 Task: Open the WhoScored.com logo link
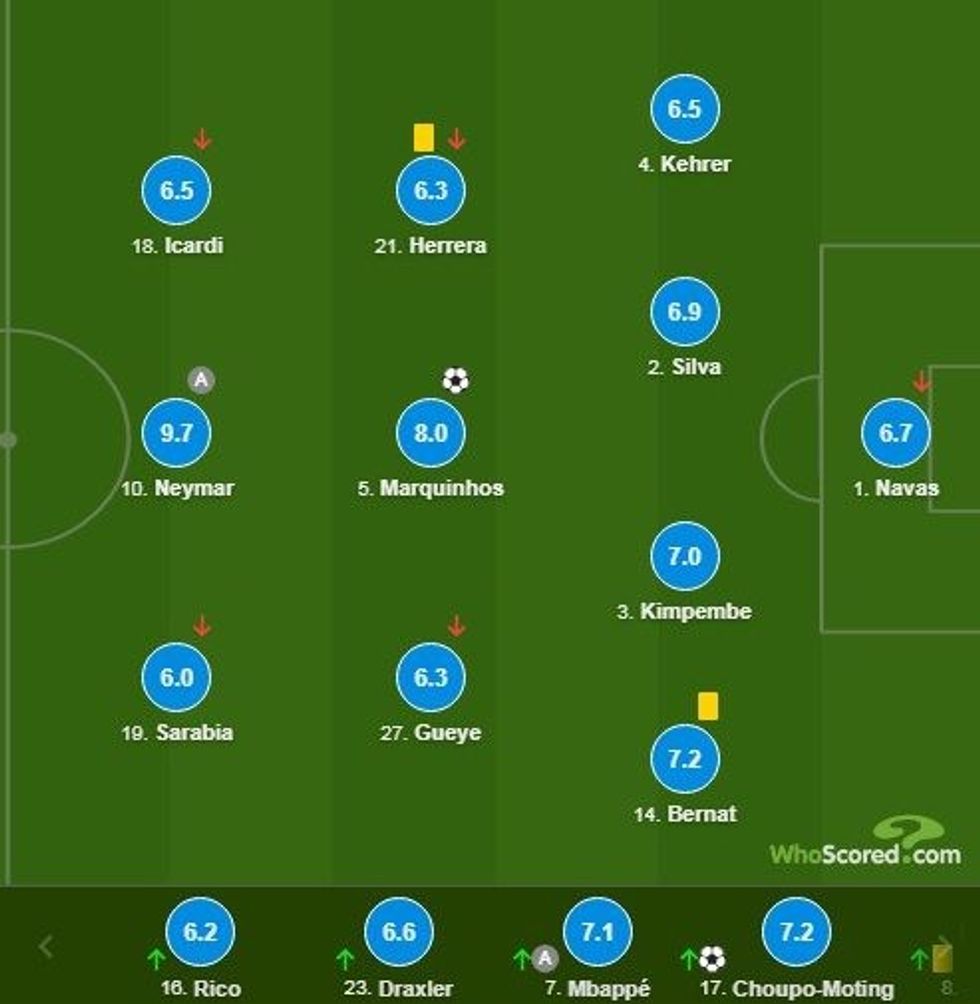pyautogui.click(x=866, y=843)
